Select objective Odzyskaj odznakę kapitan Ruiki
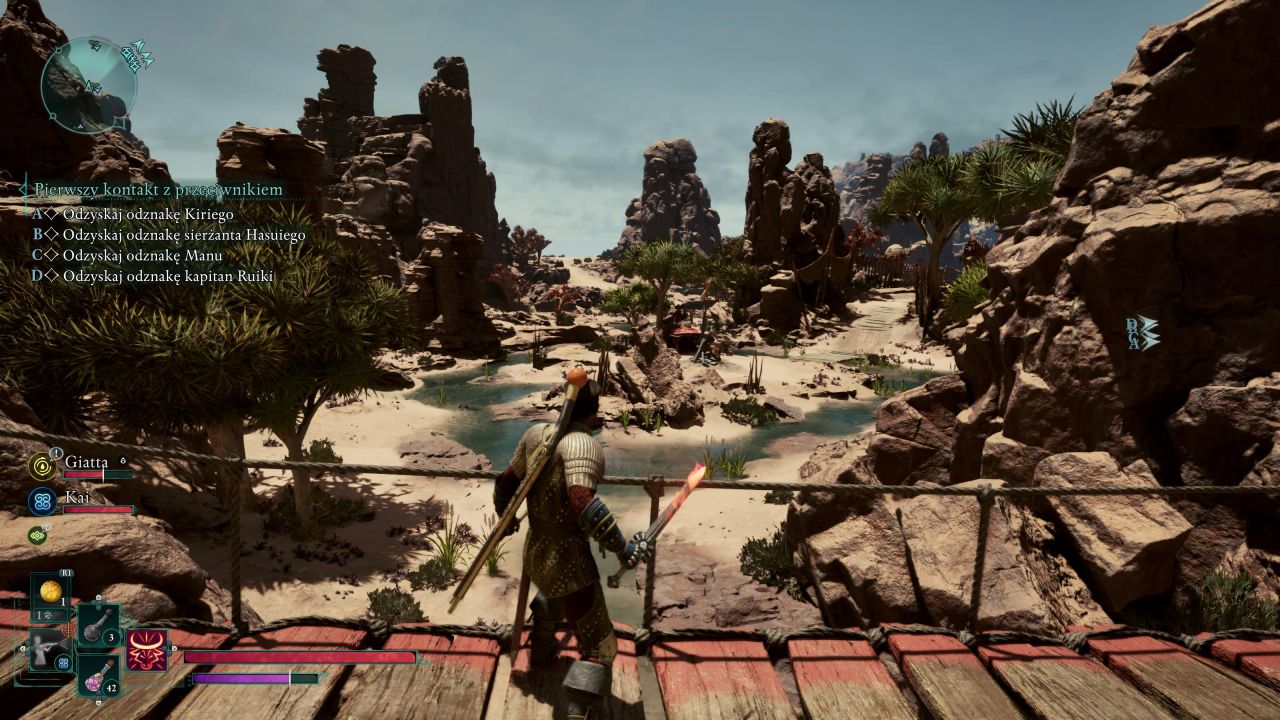The width and height of the screenshot is (1280, 720). click(167, 276)
